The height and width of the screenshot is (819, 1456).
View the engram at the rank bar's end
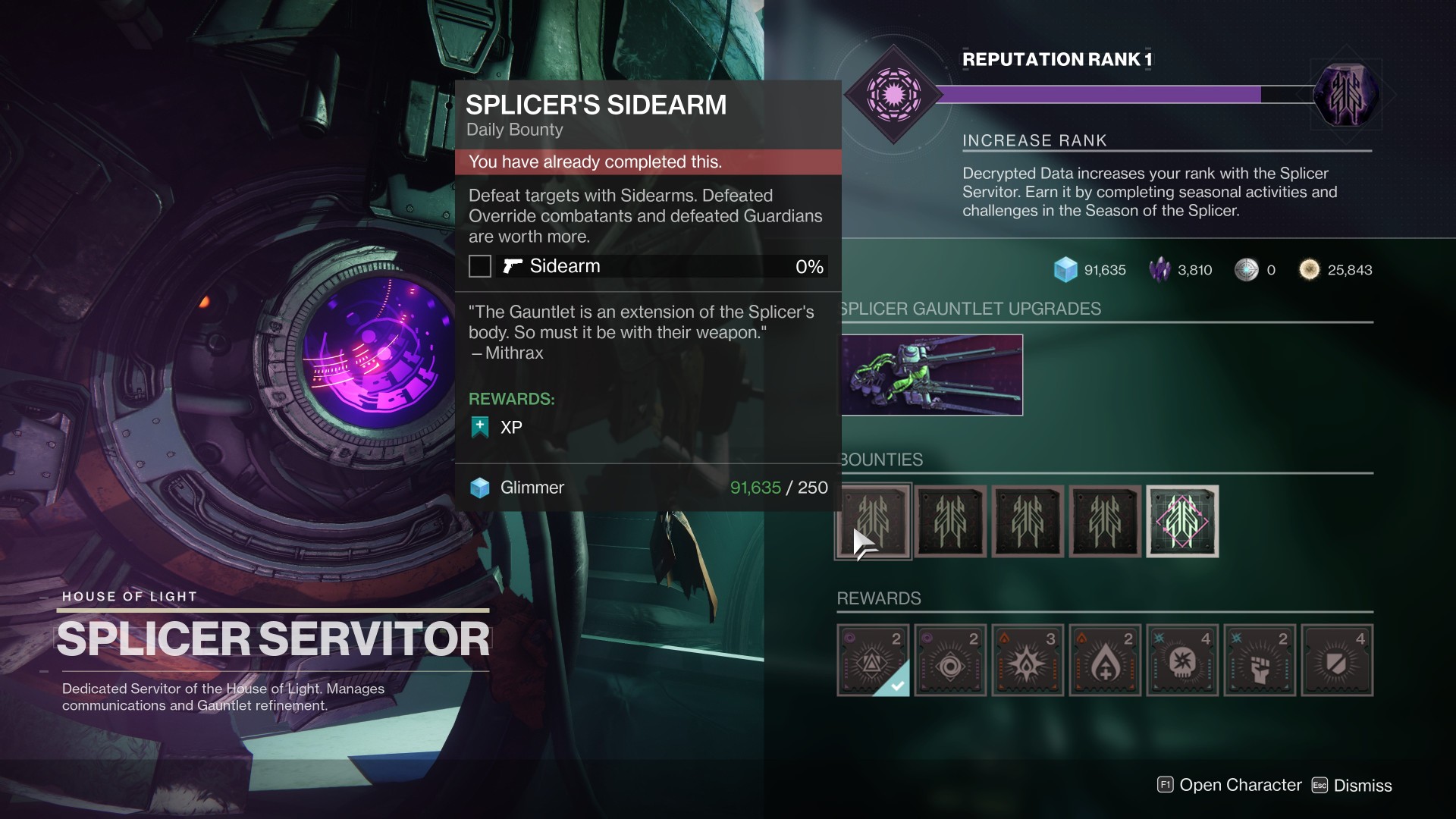(x=1346, y=95)
